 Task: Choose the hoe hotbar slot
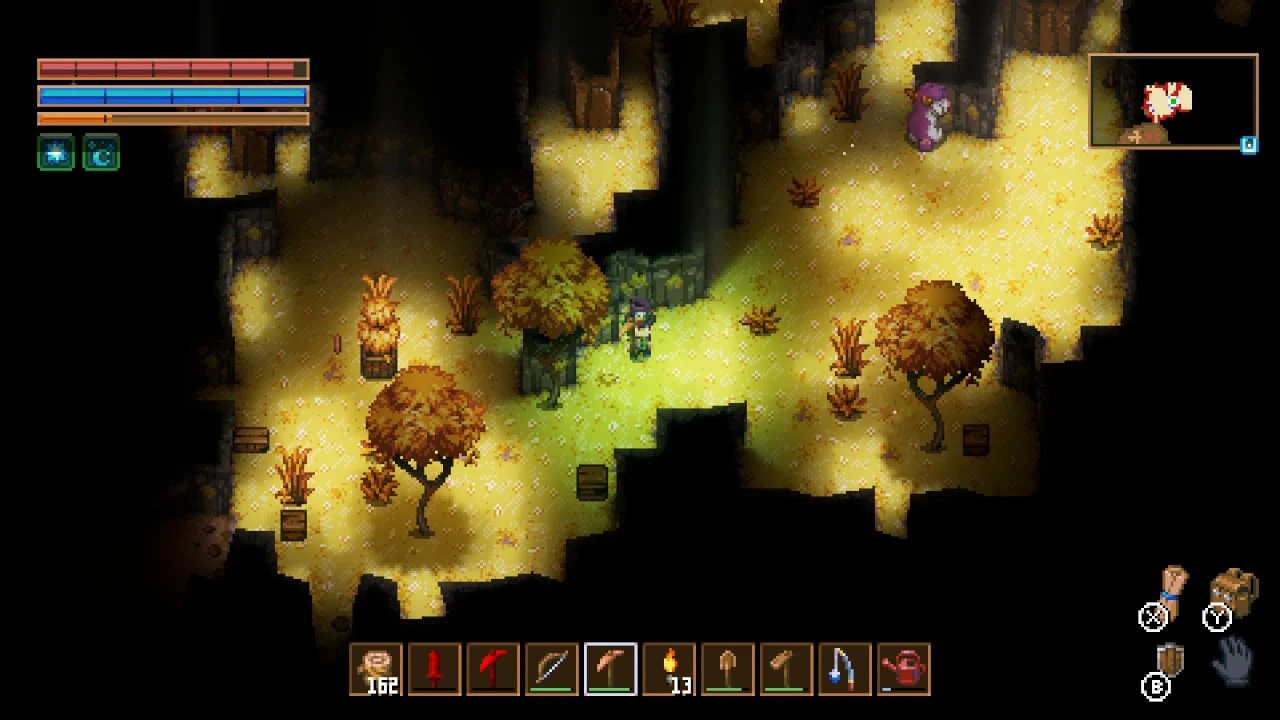tap(787, 669)
